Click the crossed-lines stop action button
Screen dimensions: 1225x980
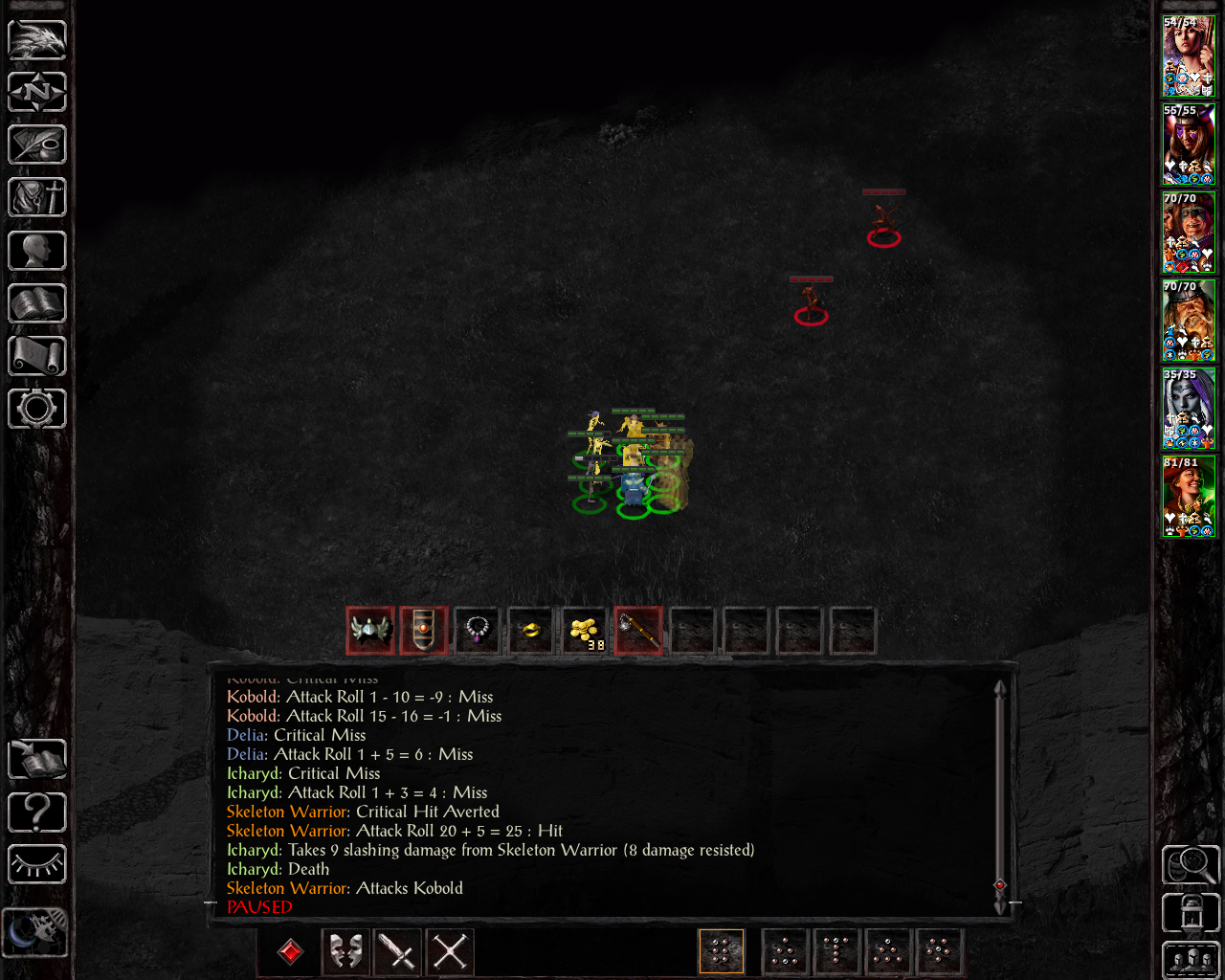tap(450, 951)
